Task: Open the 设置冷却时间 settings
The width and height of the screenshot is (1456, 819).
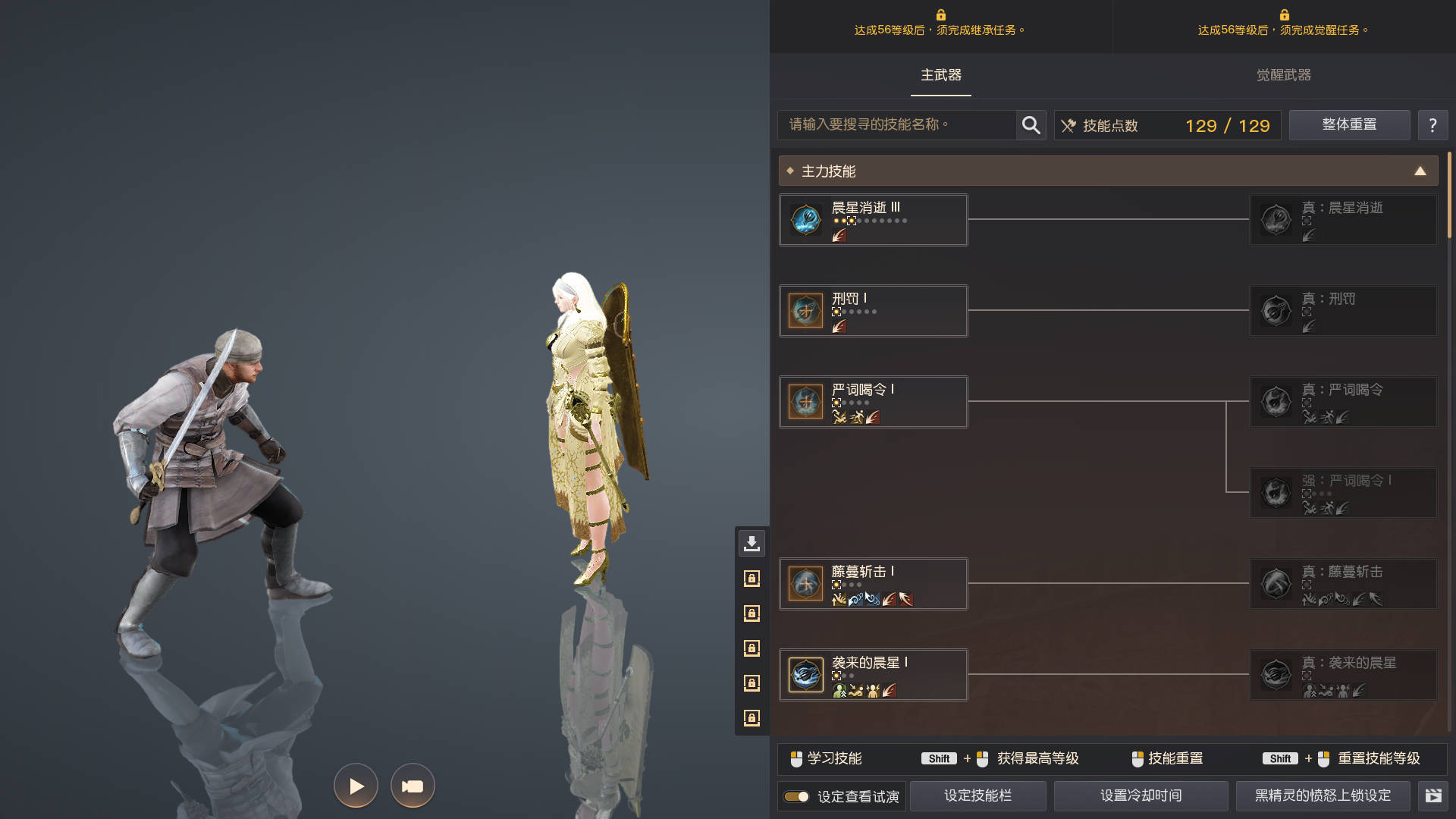Action: coord(1141,795)
